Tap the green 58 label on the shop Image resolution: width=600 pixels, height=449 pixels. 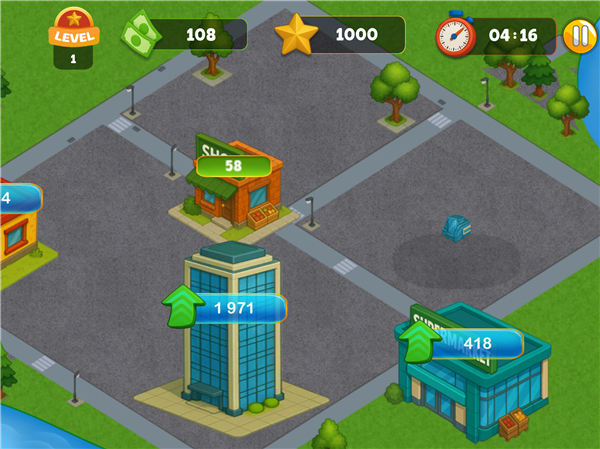(233, 166)
